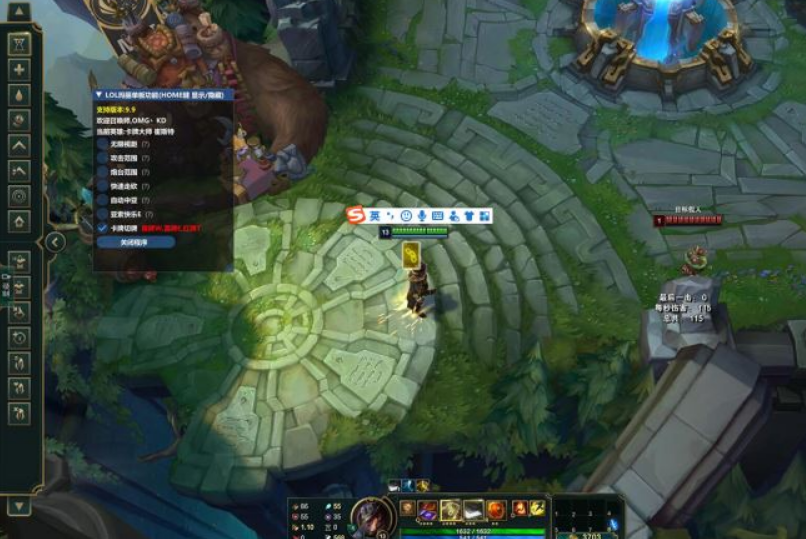Uncheck the 卡牌切牌 checkbox
The image size is (806, 539).
point(103,228)
